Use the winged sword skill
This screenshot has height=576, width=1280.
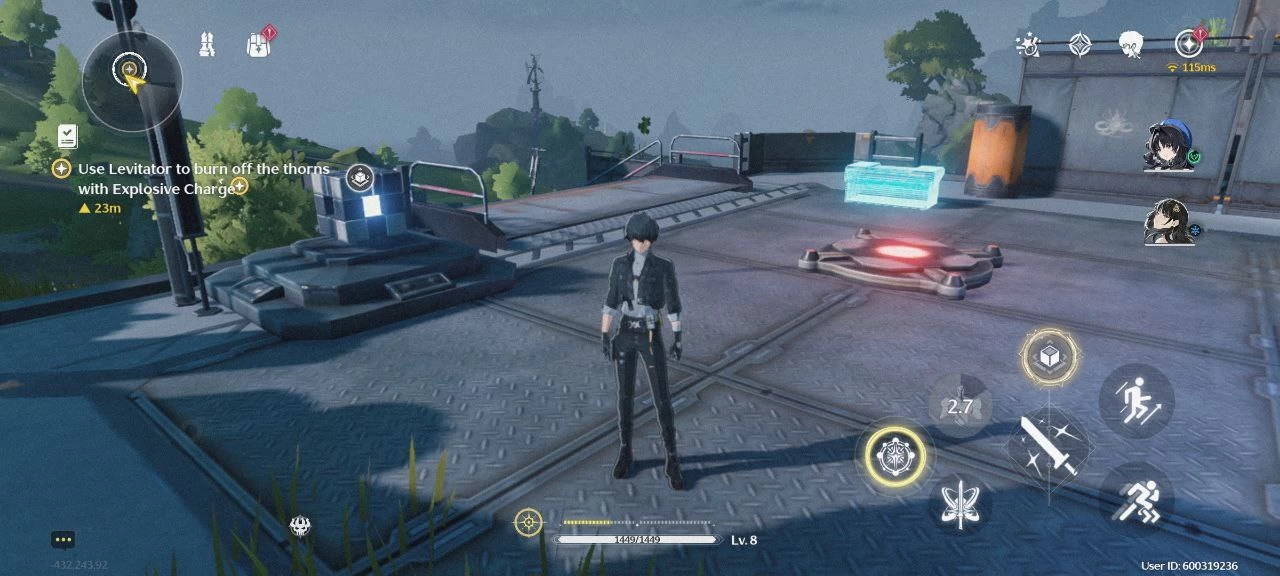(x=960, y=503)
